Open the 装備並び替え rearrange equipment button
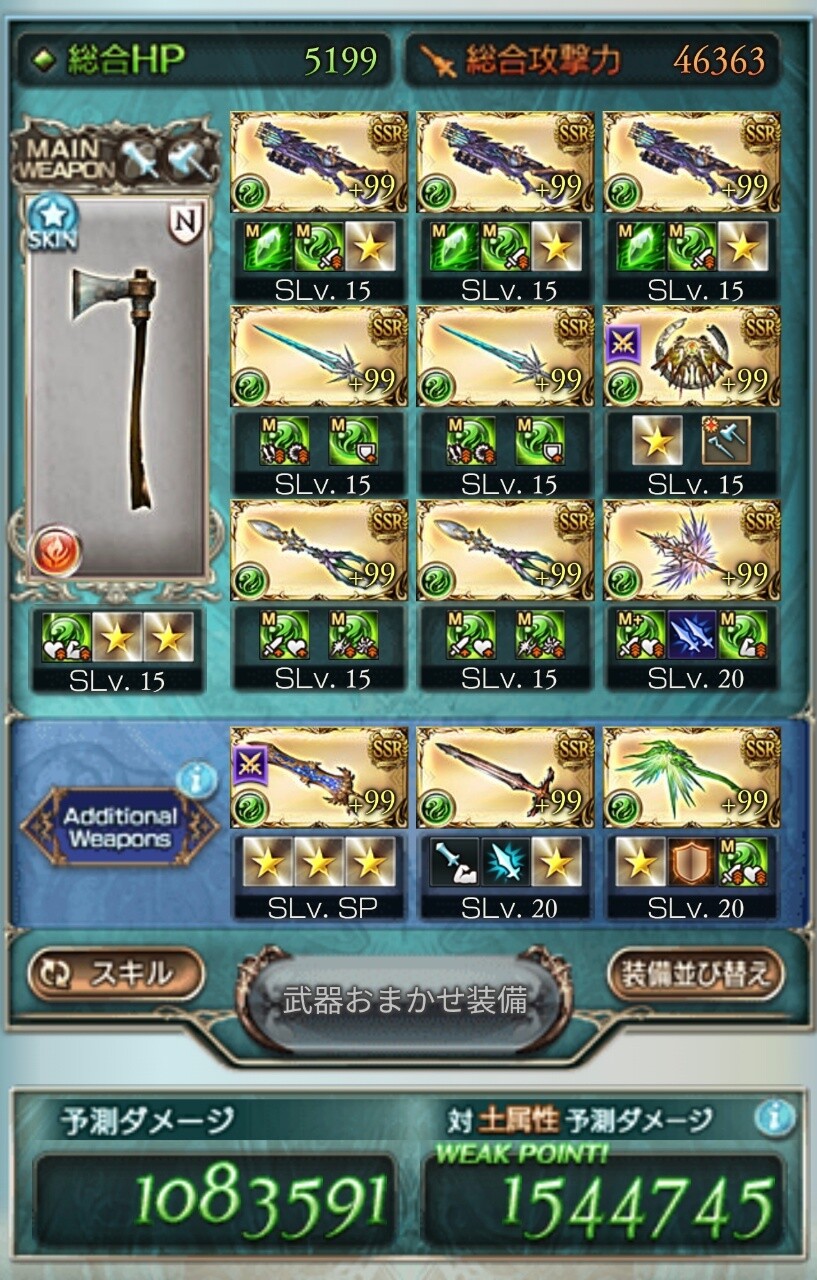817x1280 pixels. pyautogui.click(x=696, y=973)
